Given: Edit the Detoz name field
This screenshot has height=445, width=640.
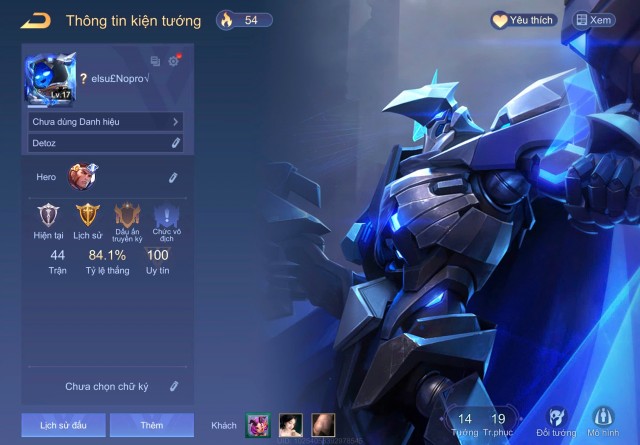Looking at the screenshot, I should pyautogui.click(x=175, y=143).
